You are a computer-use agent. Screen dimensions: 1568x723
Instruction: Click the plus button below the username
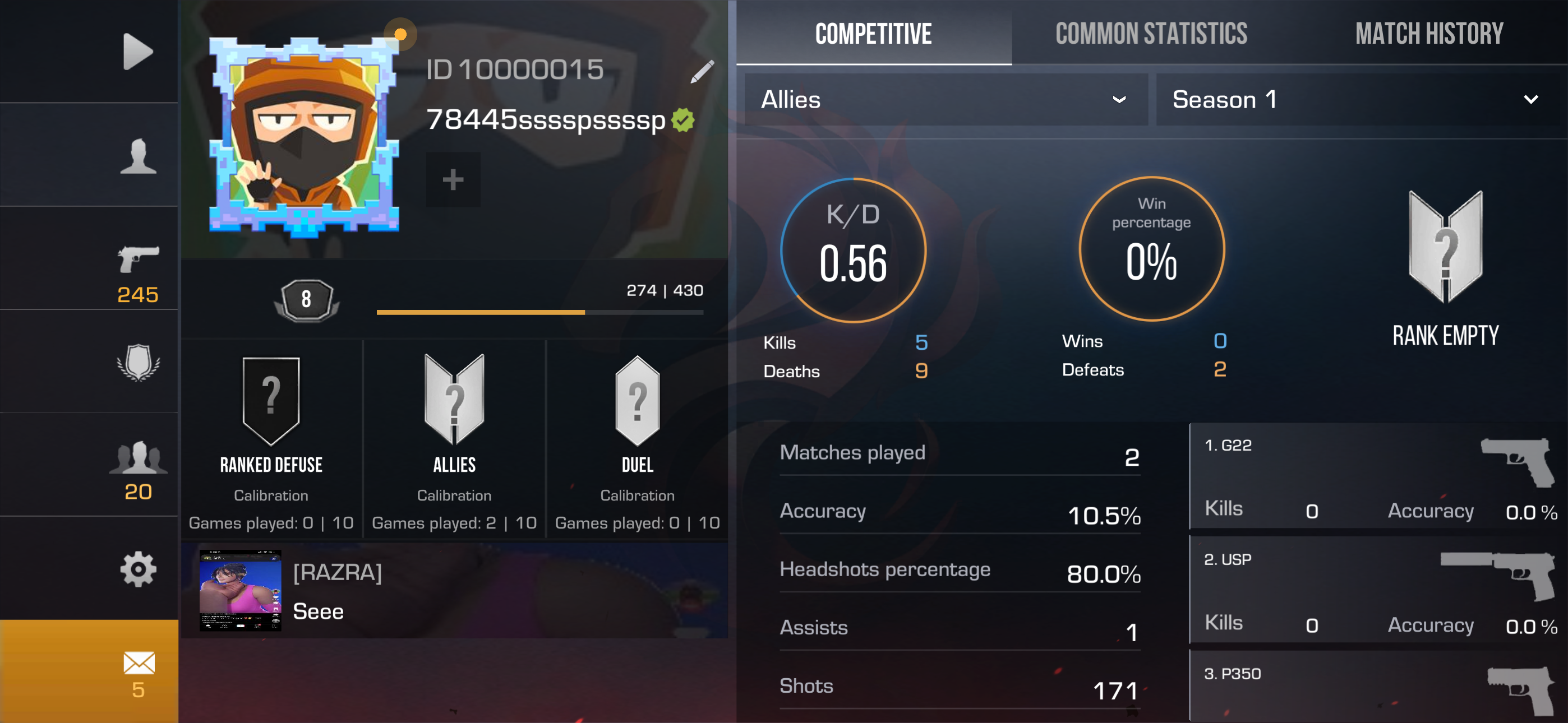pos(453,179)
